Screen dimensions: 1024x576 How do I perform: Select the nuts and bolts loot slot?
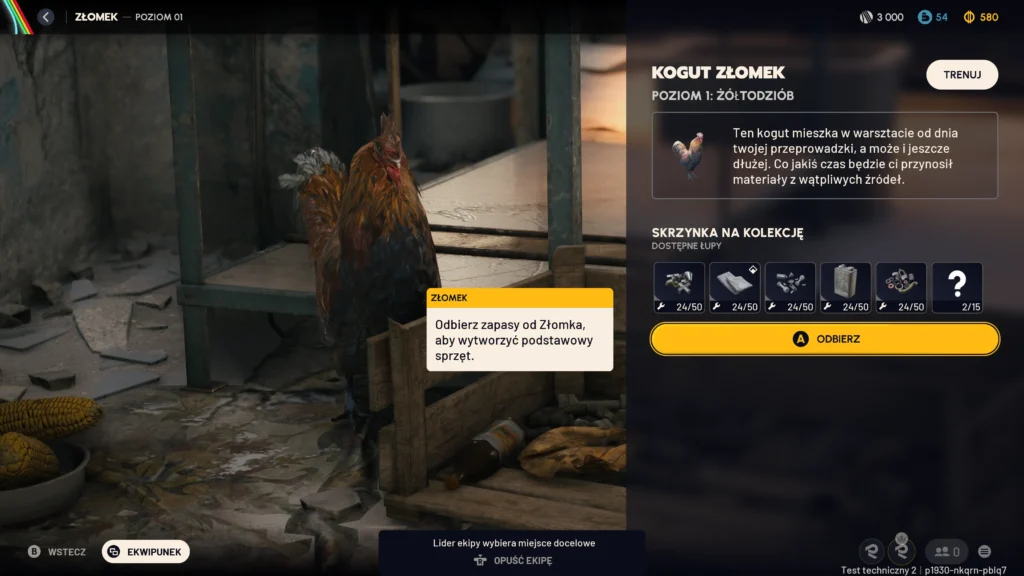(790, 288)
